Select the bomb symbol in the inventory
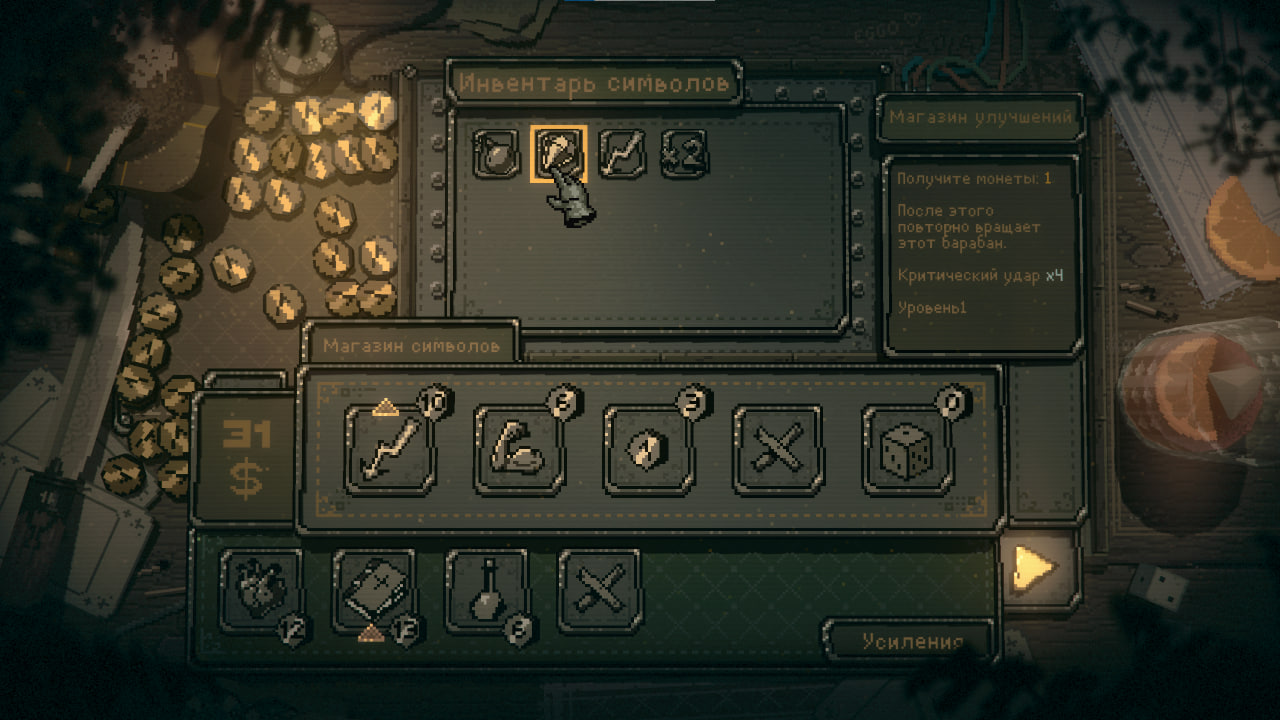 (x=495, y=154)
